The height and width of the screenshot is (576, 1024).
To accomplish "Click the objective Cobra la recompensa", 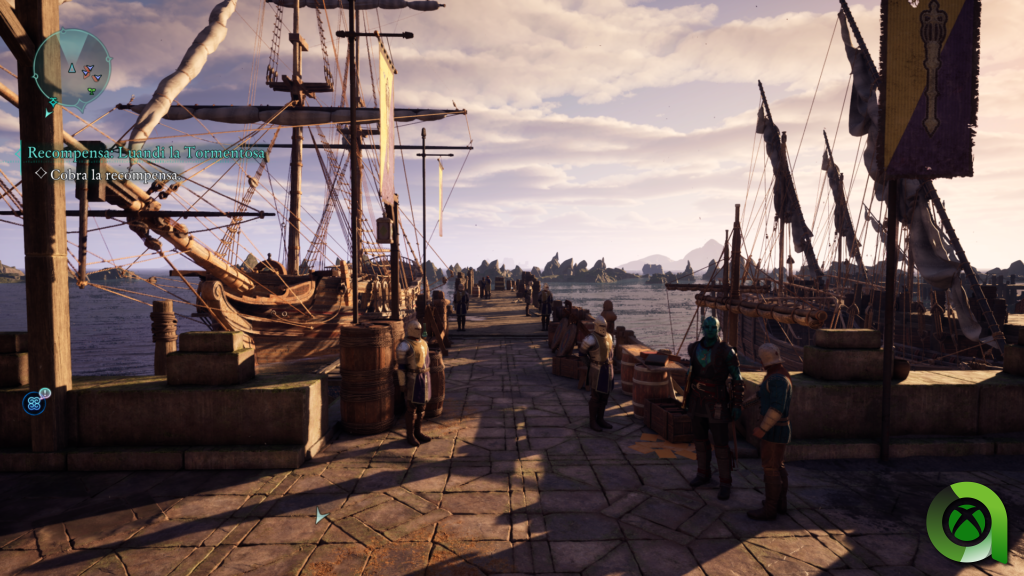I will [x=114, y=174].
